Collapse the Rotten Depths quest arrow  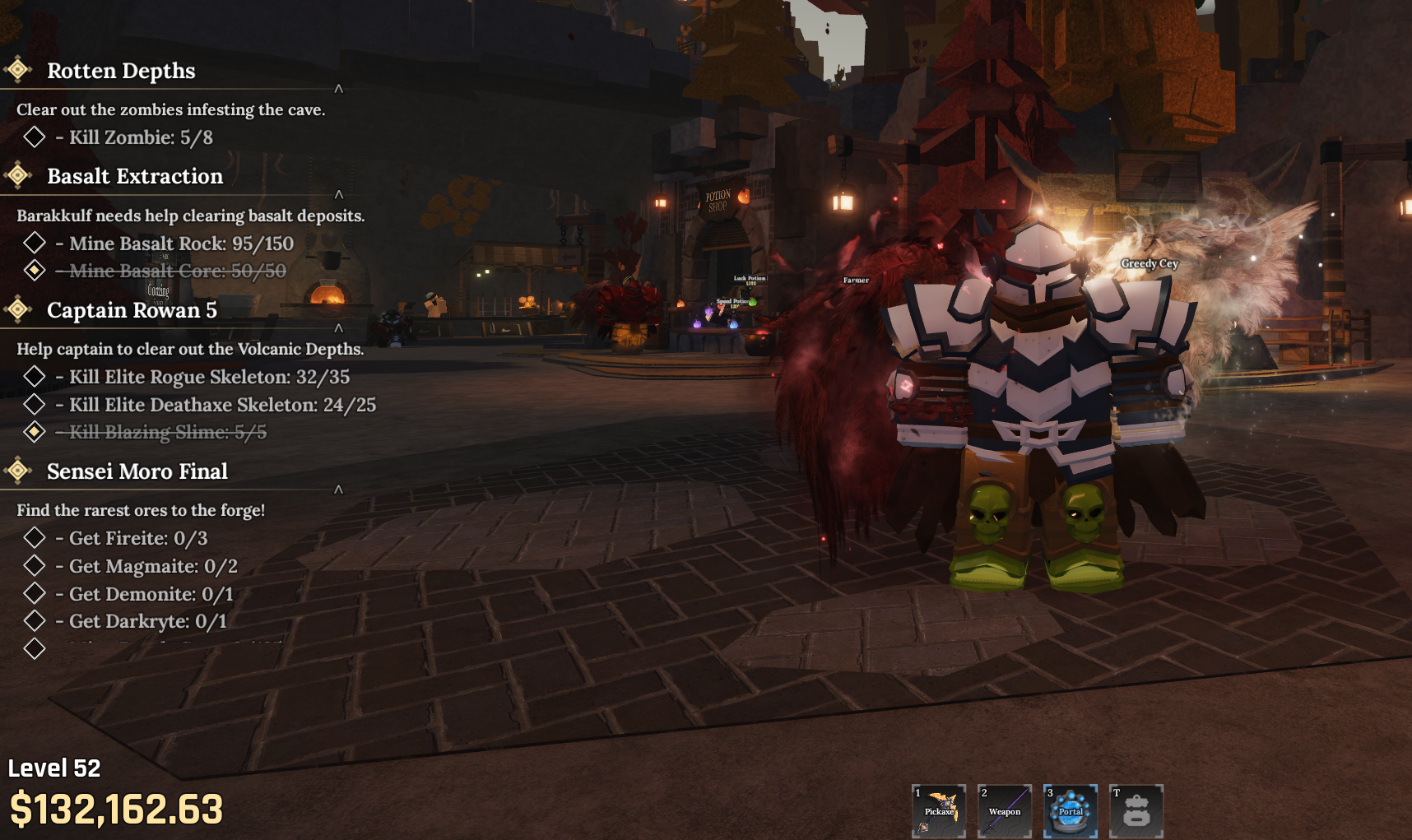(338, 89)
